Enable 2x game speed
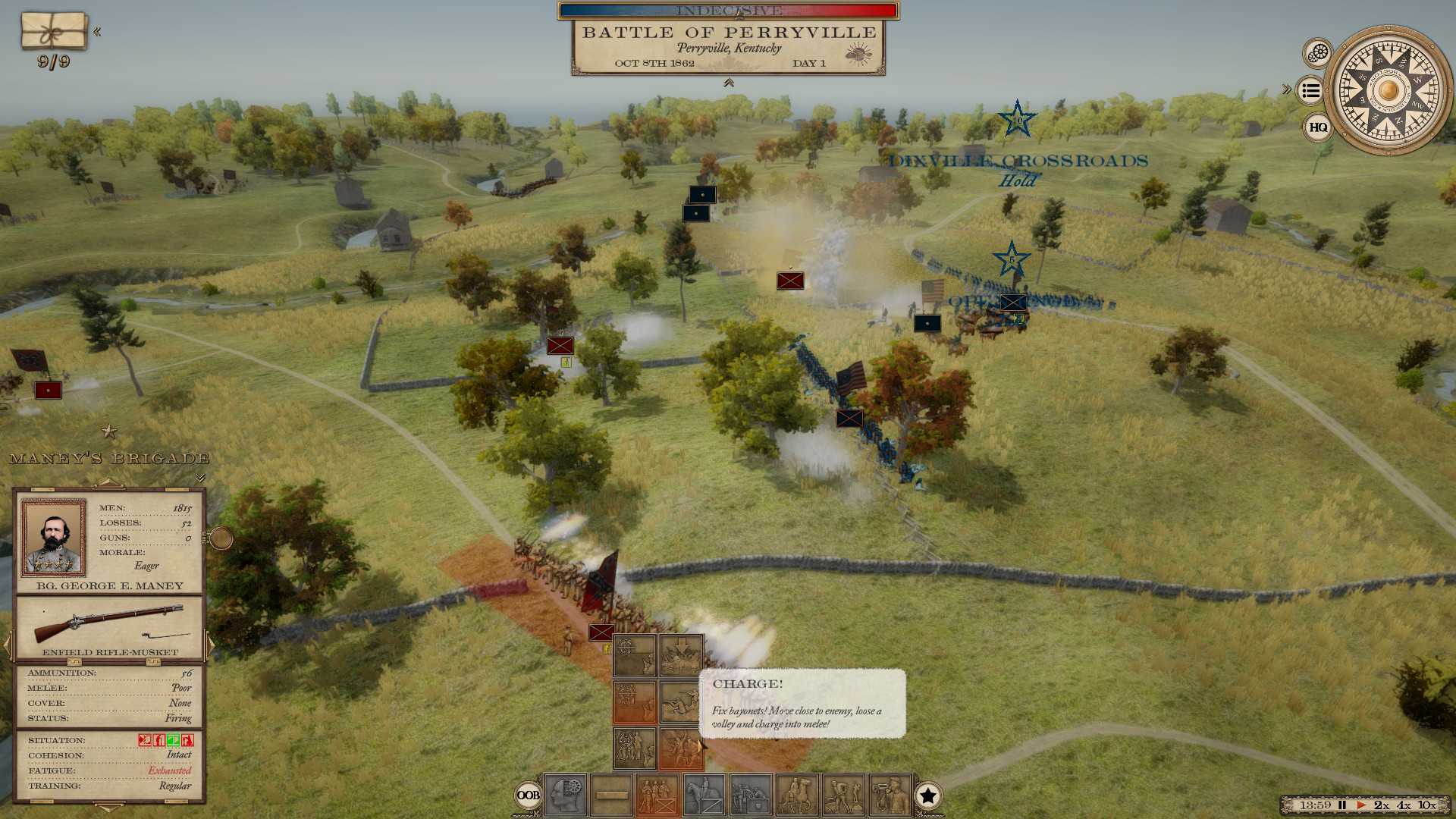The width and height of the screenshot is (1456, 819). [x=1382, y=805]
